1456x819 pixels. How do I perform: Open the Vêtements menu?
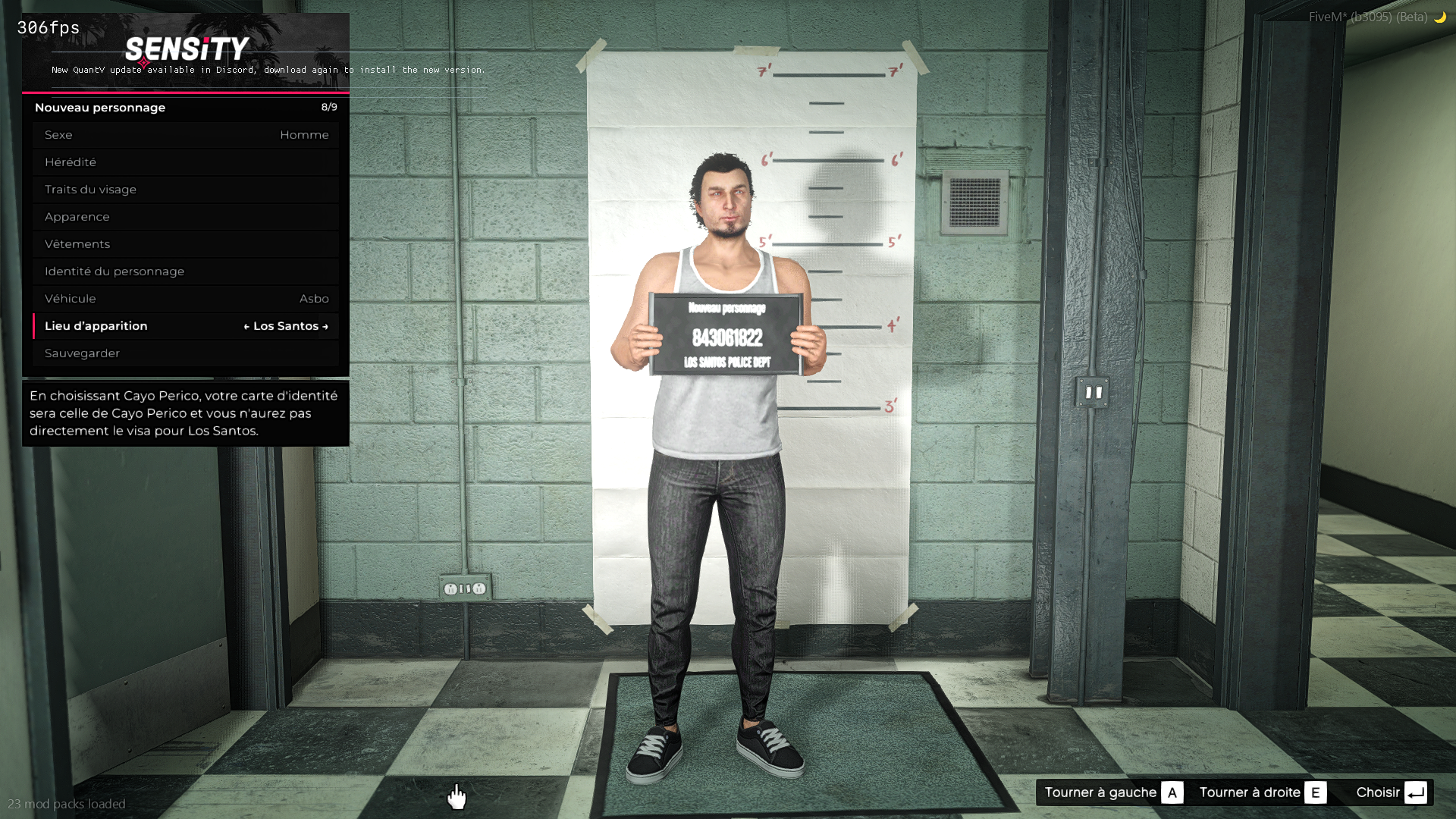tap(186, 244)
